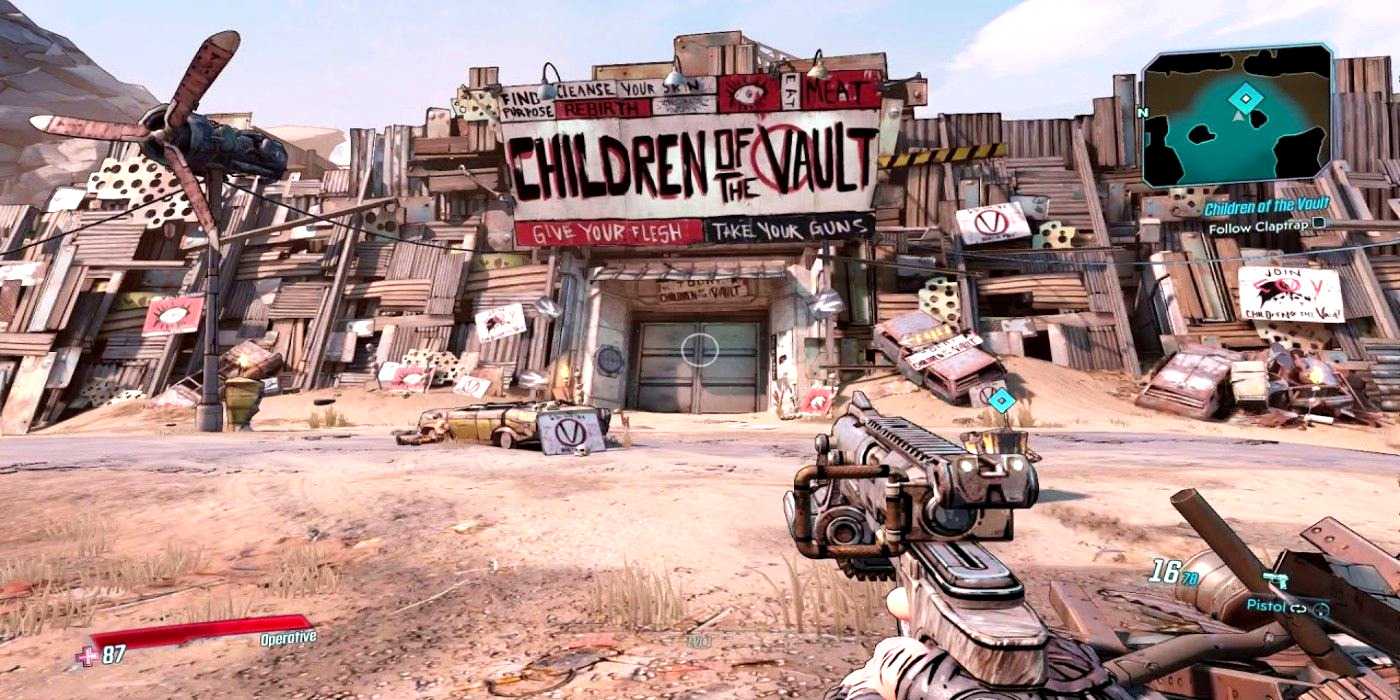Click the minimap in the corner
This screenshot has height=700, width=1400.
point(1238,116)
